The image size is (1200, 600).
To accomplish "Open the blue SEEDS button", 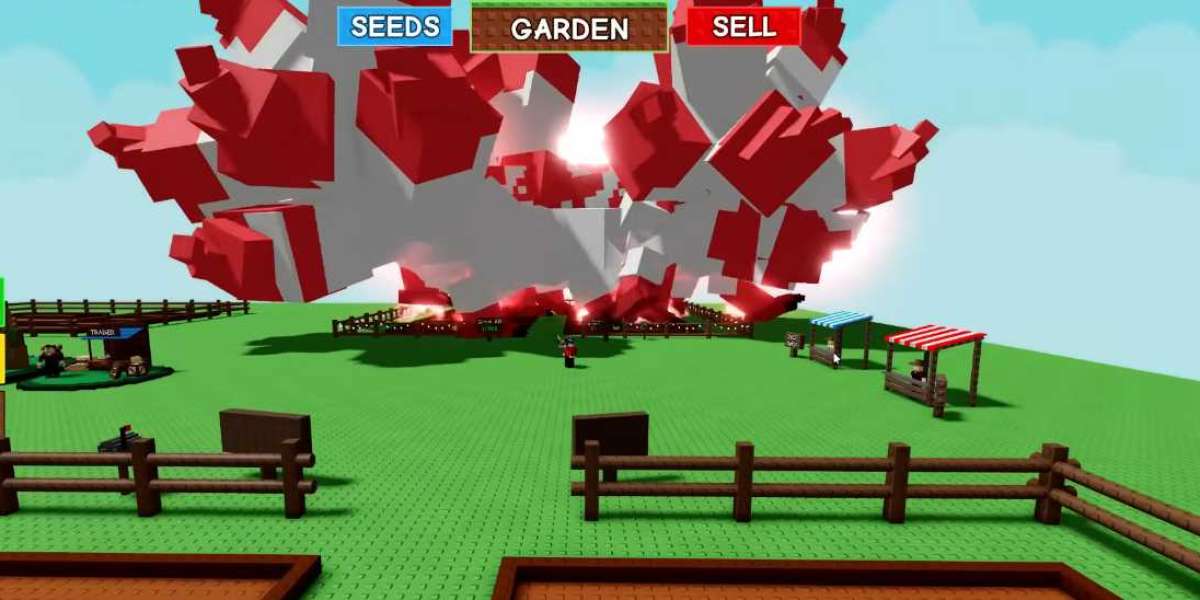I will [x=395, y=27].
